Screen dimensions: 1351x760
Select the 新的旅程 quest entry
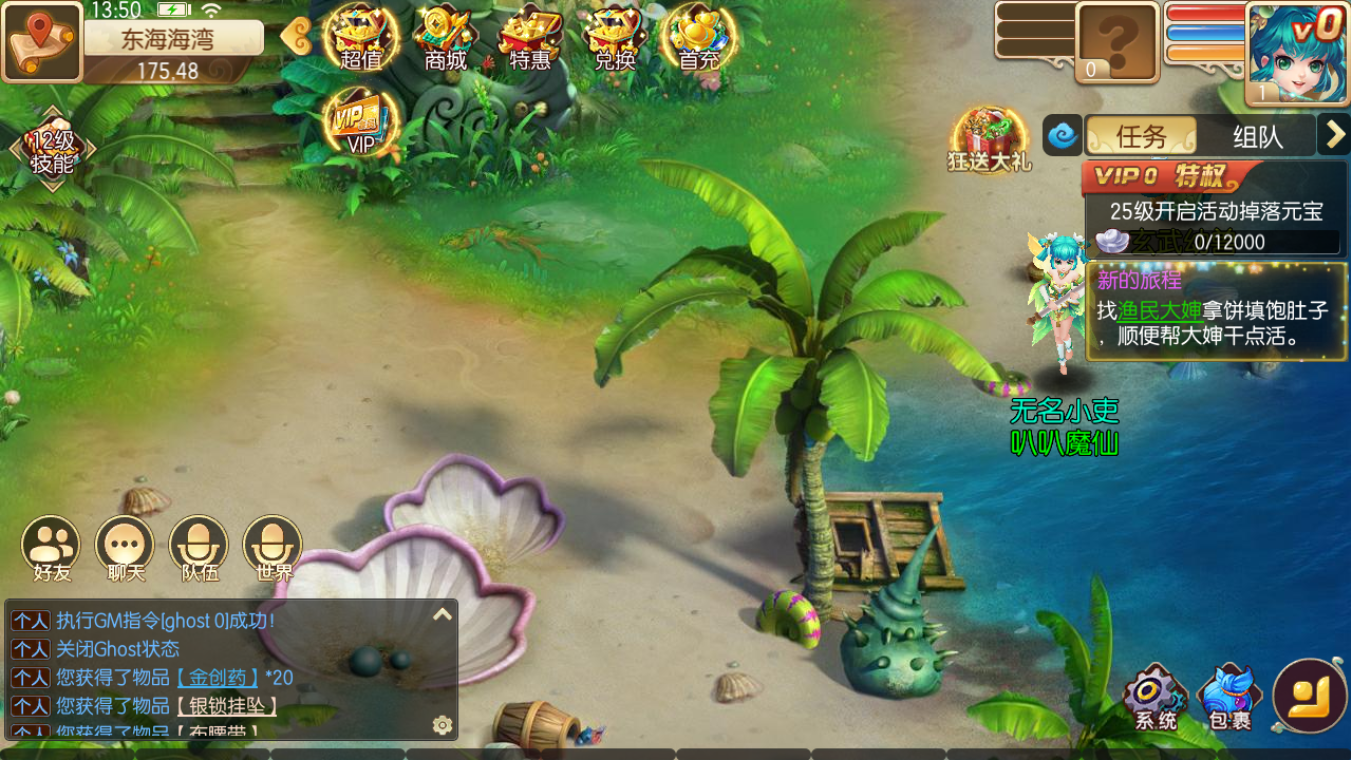[x=1216, y=312]
